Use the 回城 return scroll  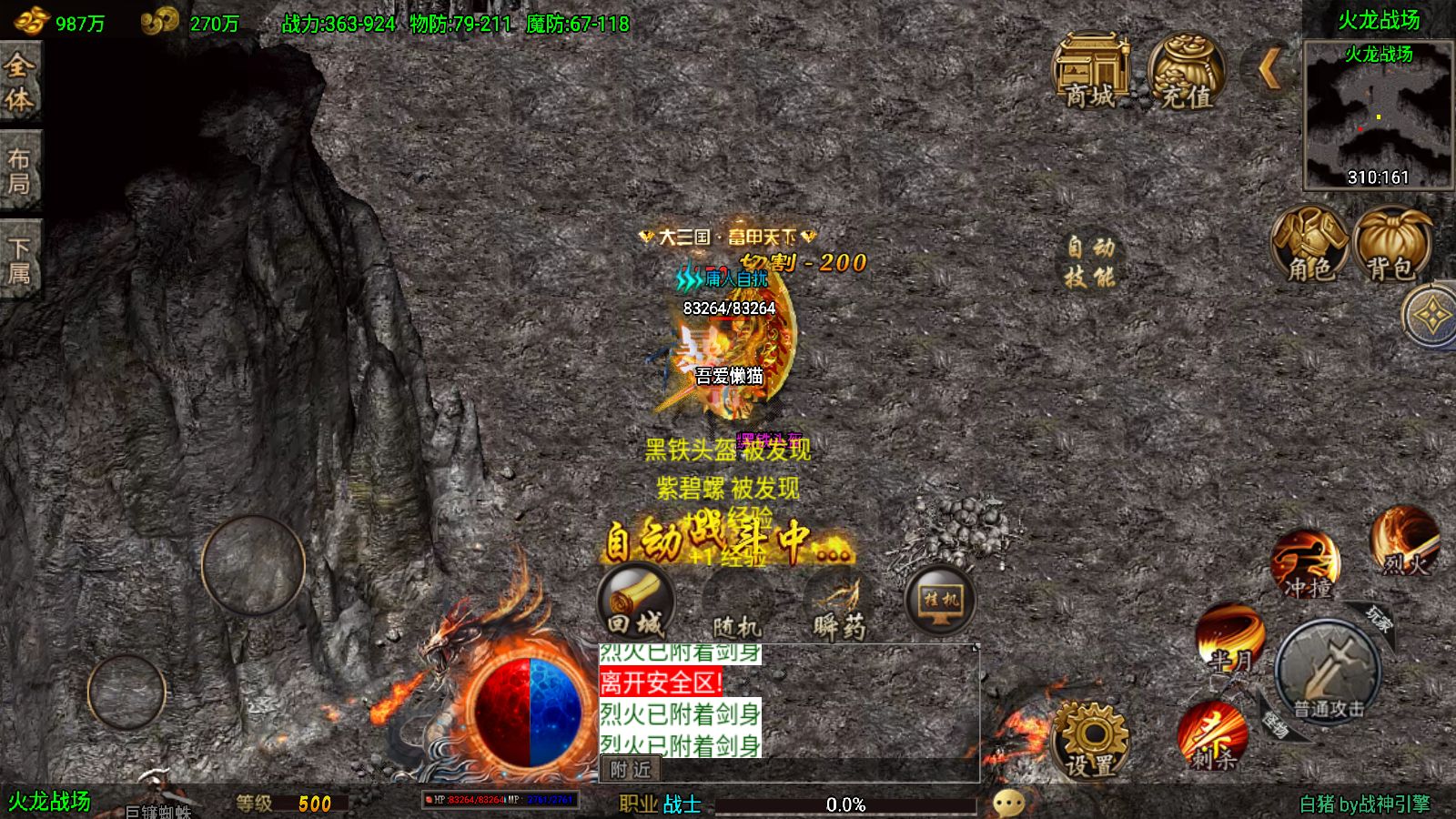635,602
